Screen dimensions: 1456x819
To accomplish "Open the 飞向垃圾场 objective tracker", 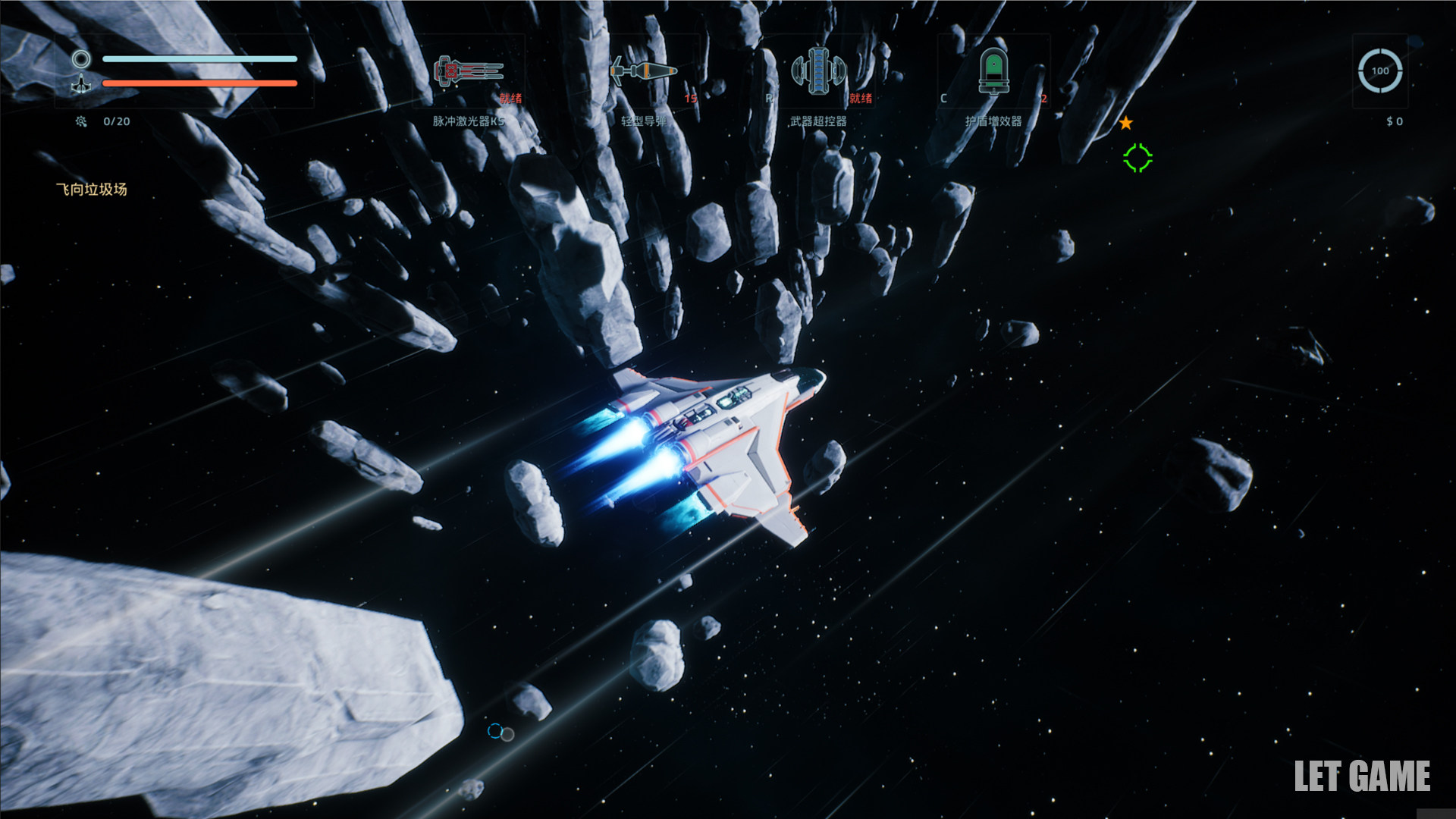I will coord(92,190).
